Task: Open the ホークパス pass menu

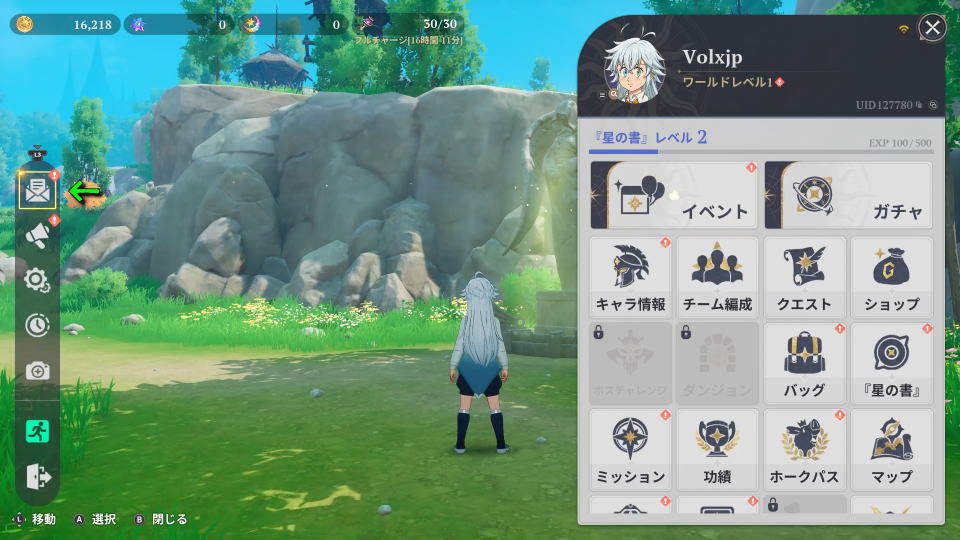Action: tap(804, 449)
